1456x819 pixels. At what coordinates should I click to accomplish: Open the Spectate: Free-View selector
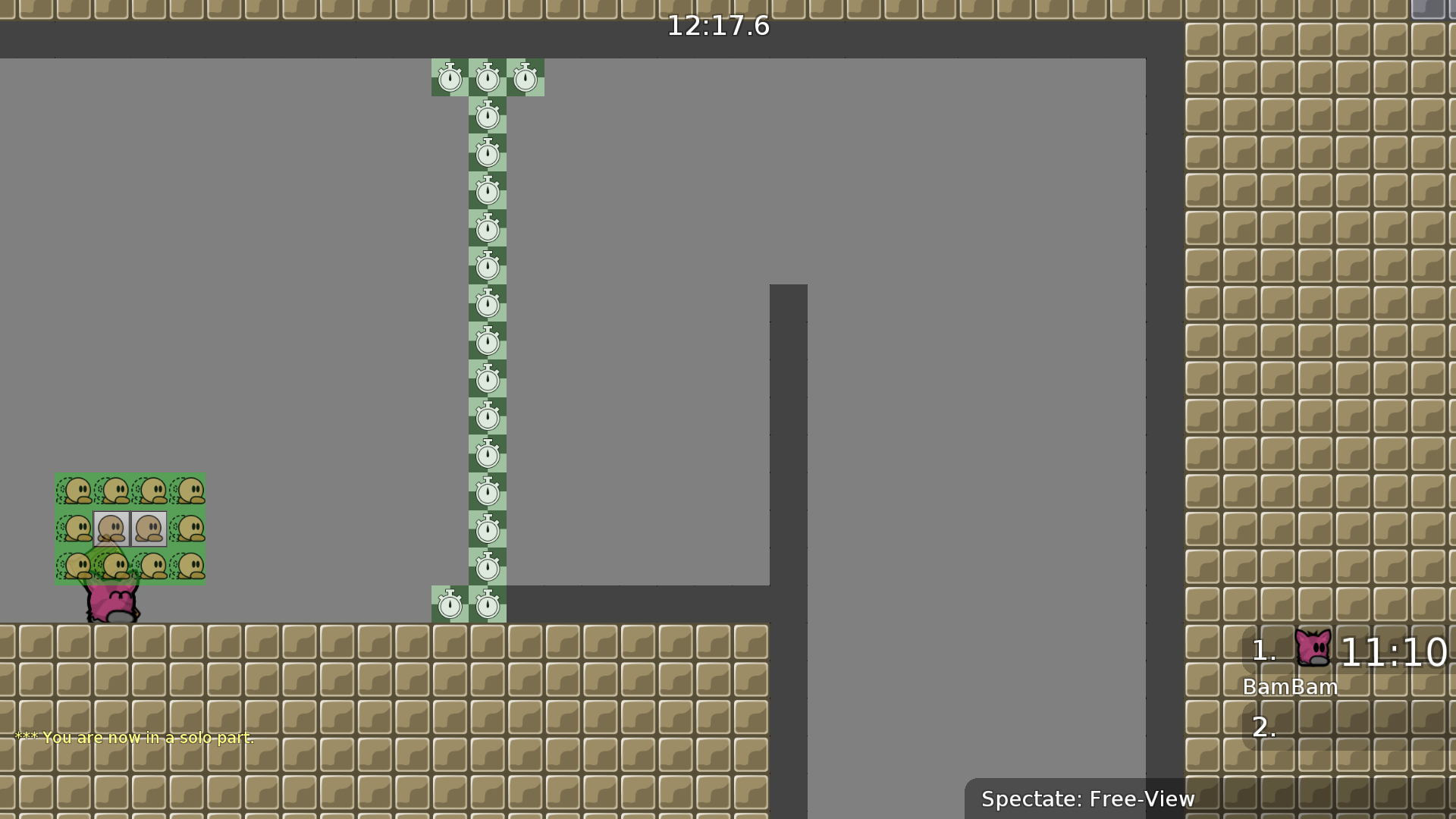click(1087, 799)
